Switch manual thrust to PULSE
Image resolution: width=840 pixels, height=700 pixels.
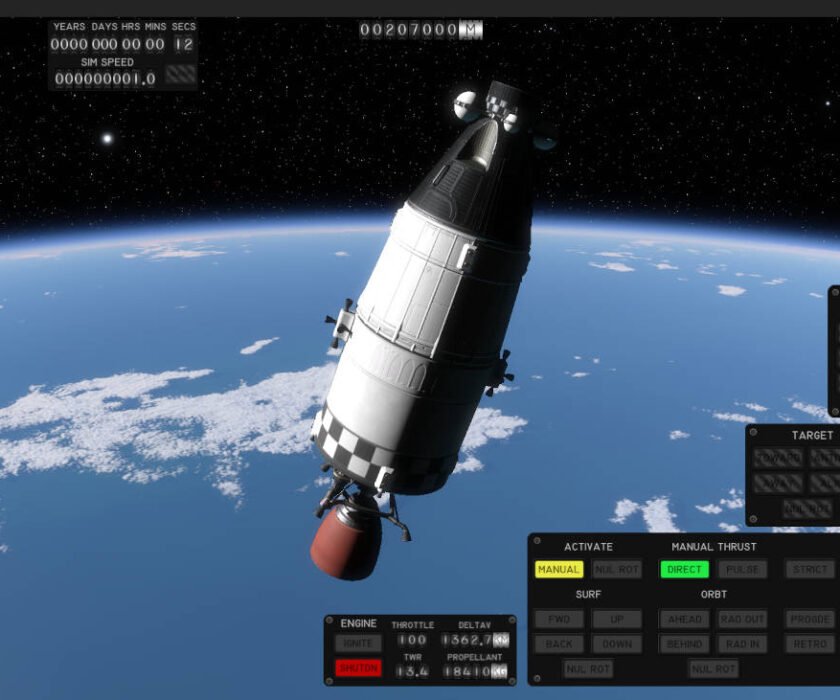pyautogui.click(x=742, y=570)
